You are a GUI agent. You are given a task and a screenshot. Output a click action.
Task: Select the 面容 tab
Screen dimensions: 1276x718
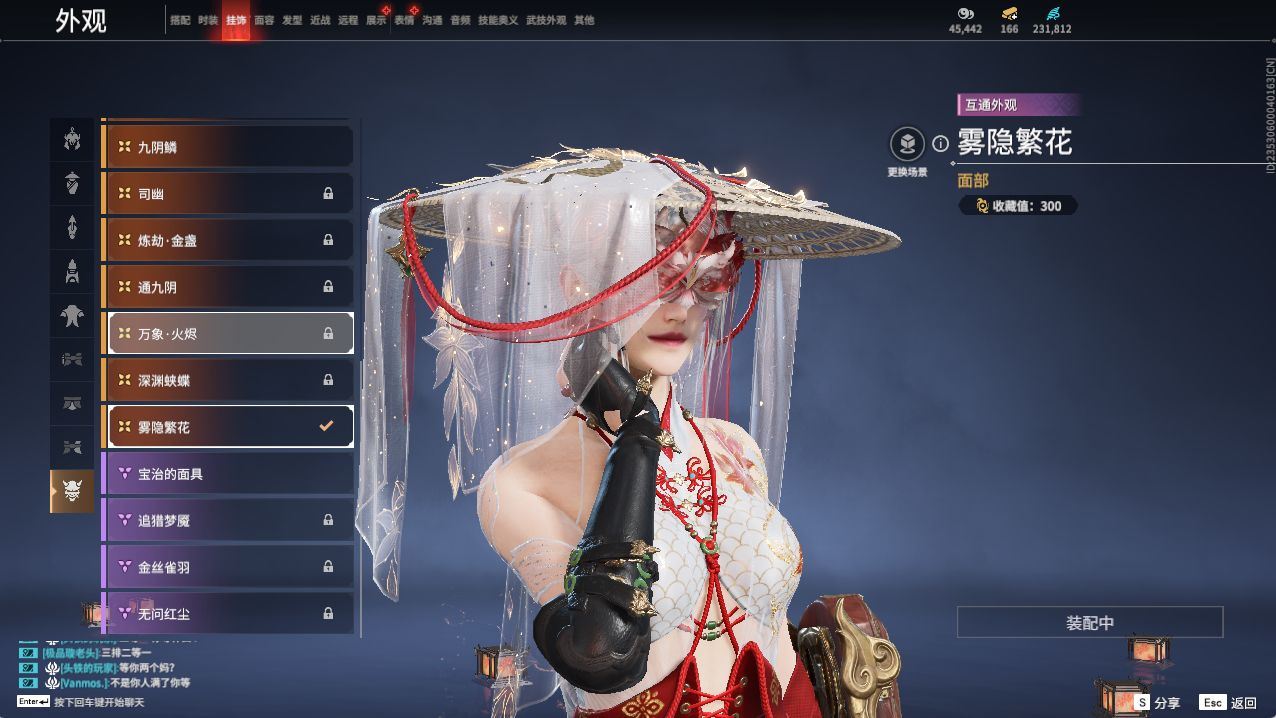(x=264, y=20)
